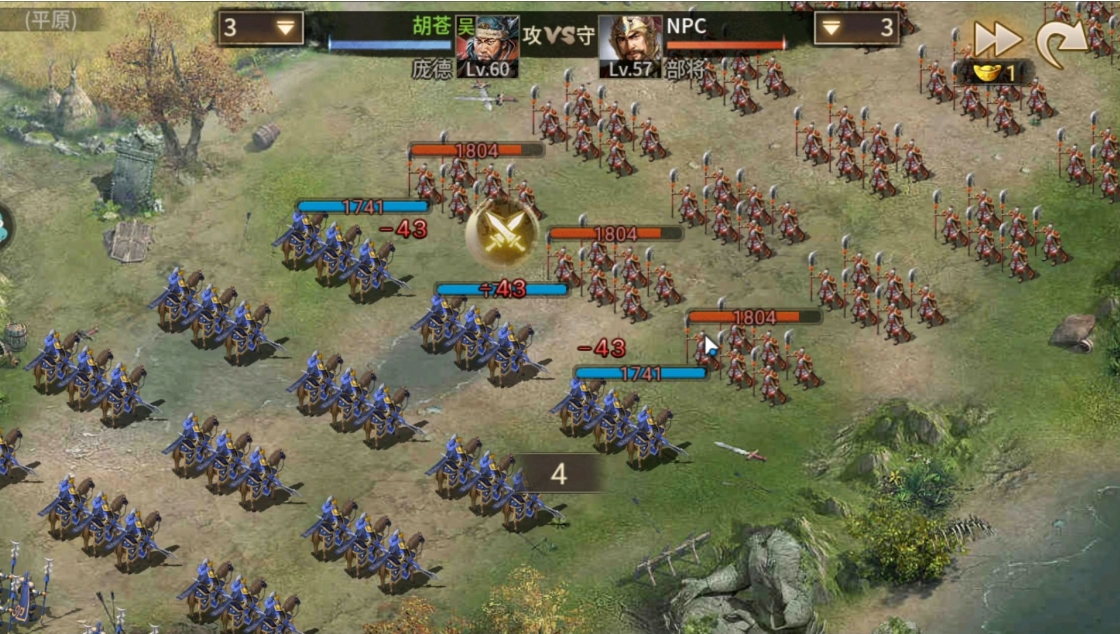Speed up battle with the fast-forward button
Viewport: 1120px width, 634px height.
coord(997,40)
